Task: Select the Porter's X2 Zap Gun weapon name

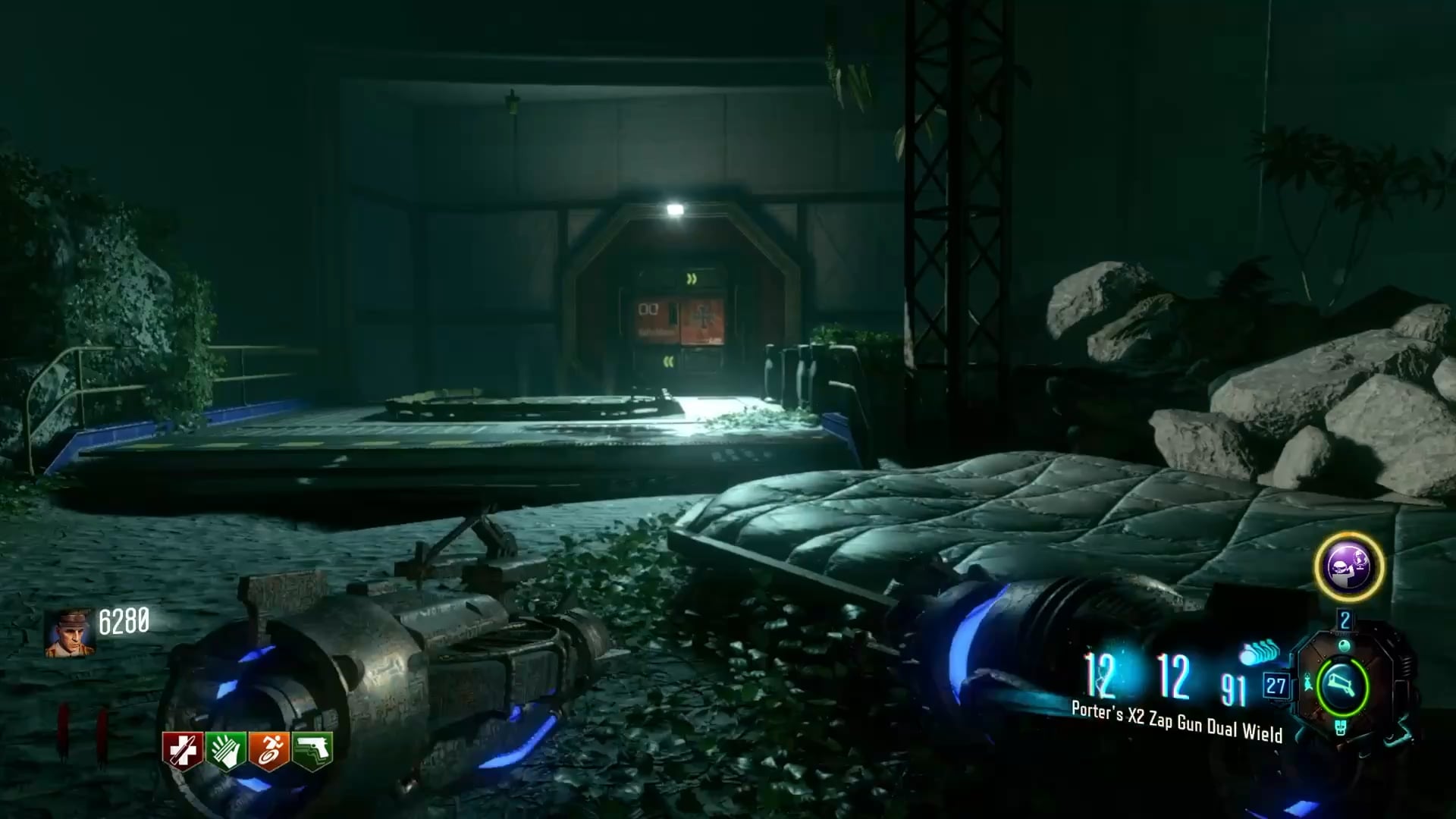Action: point(1176,721)
